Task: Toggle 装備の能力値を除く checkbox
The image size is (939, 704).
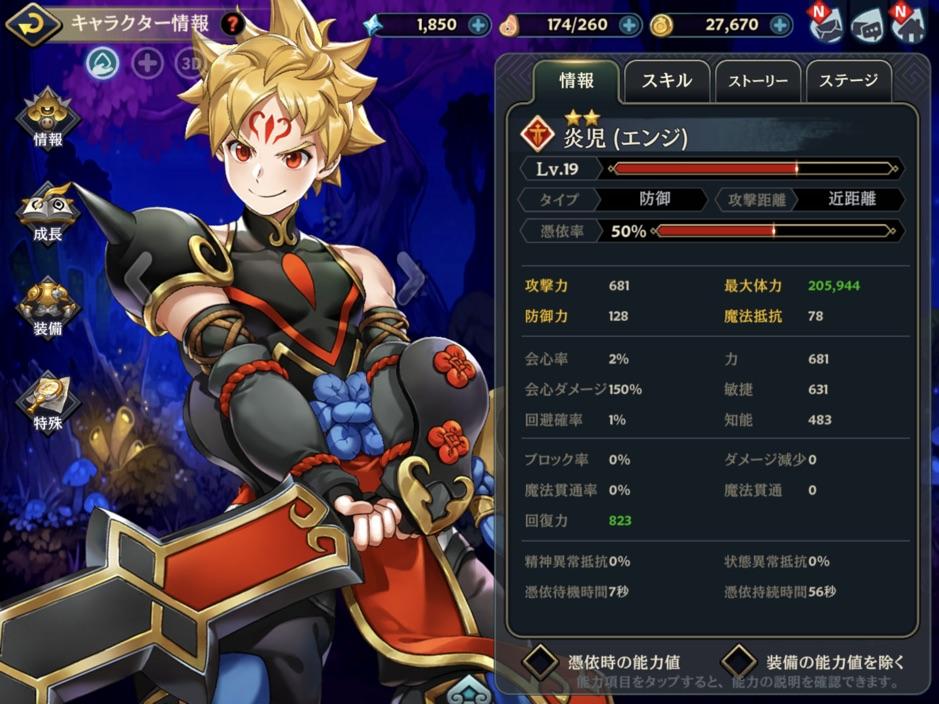Action: click(x=739, y=661)
